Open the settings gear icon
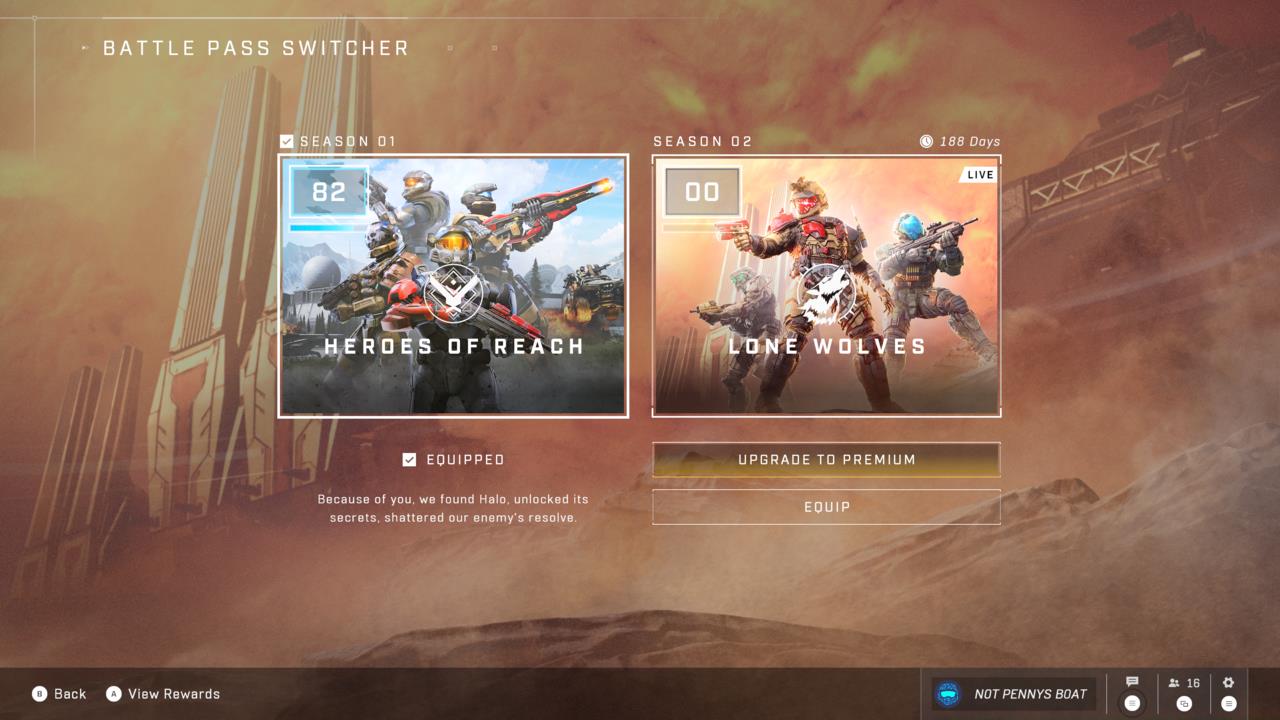This screenshot has height=720, width=1280. pyautogui.click(x=1228, y=681)
